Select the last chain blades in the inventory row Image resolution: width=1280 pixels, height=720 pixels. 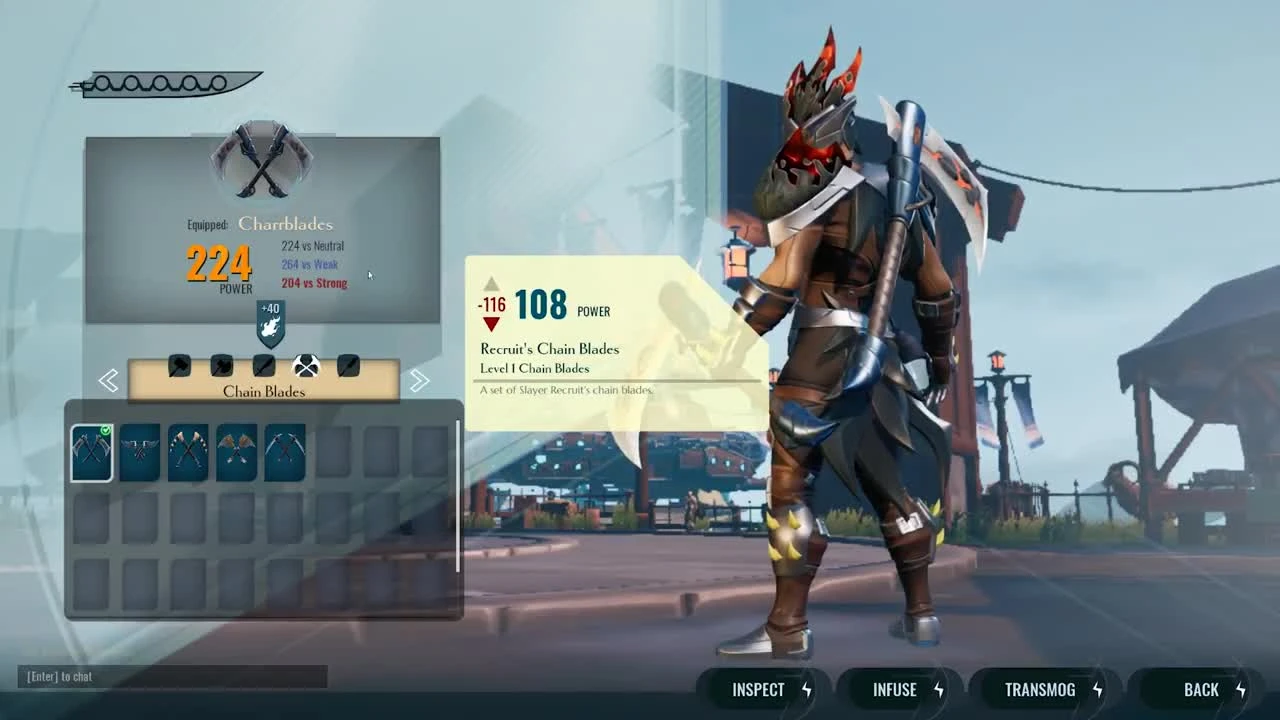284,452
